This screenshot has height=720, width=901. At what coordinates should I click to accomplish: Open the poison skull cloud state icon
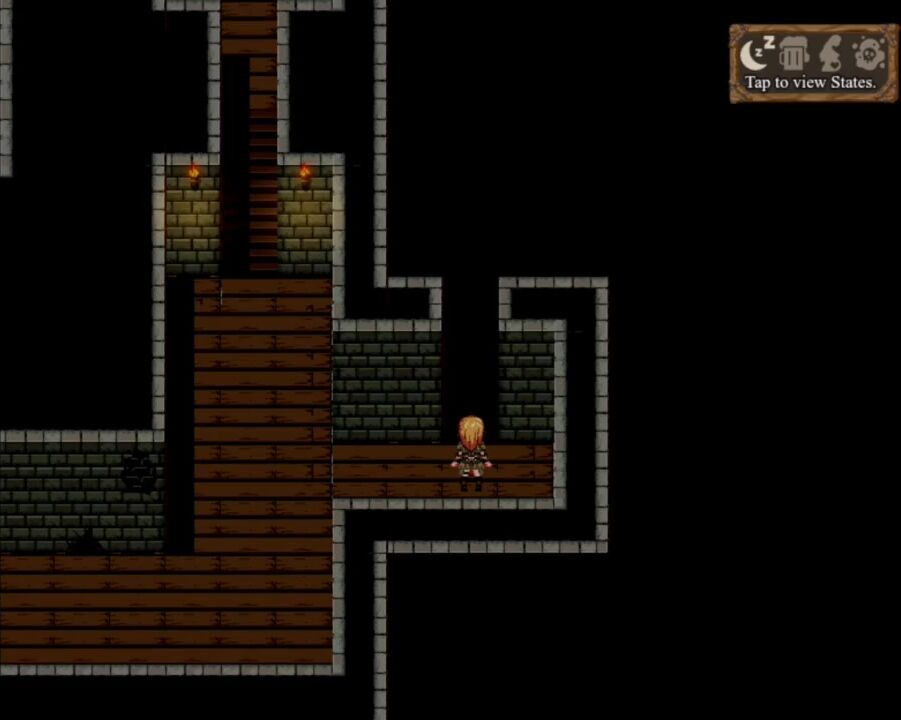pyautogui.click(x=868, y=54)
